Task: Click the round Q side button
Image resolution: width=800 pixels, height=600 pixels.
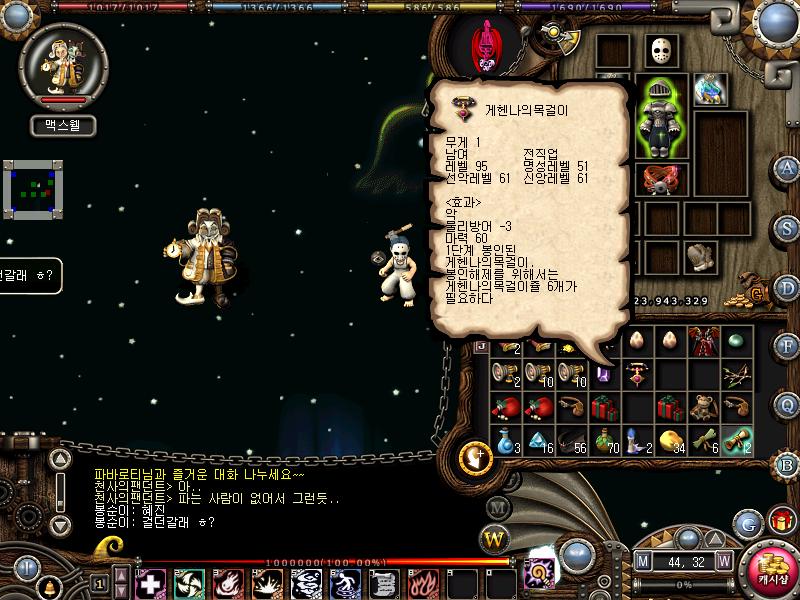Action: pyautogui.click(x=787, y=404)
